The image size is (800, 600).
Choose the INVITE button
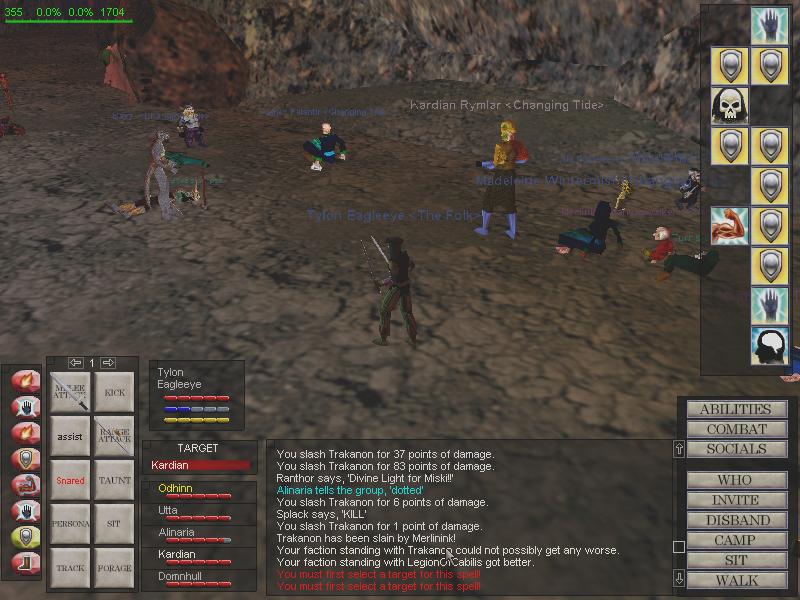pos(735,500)
